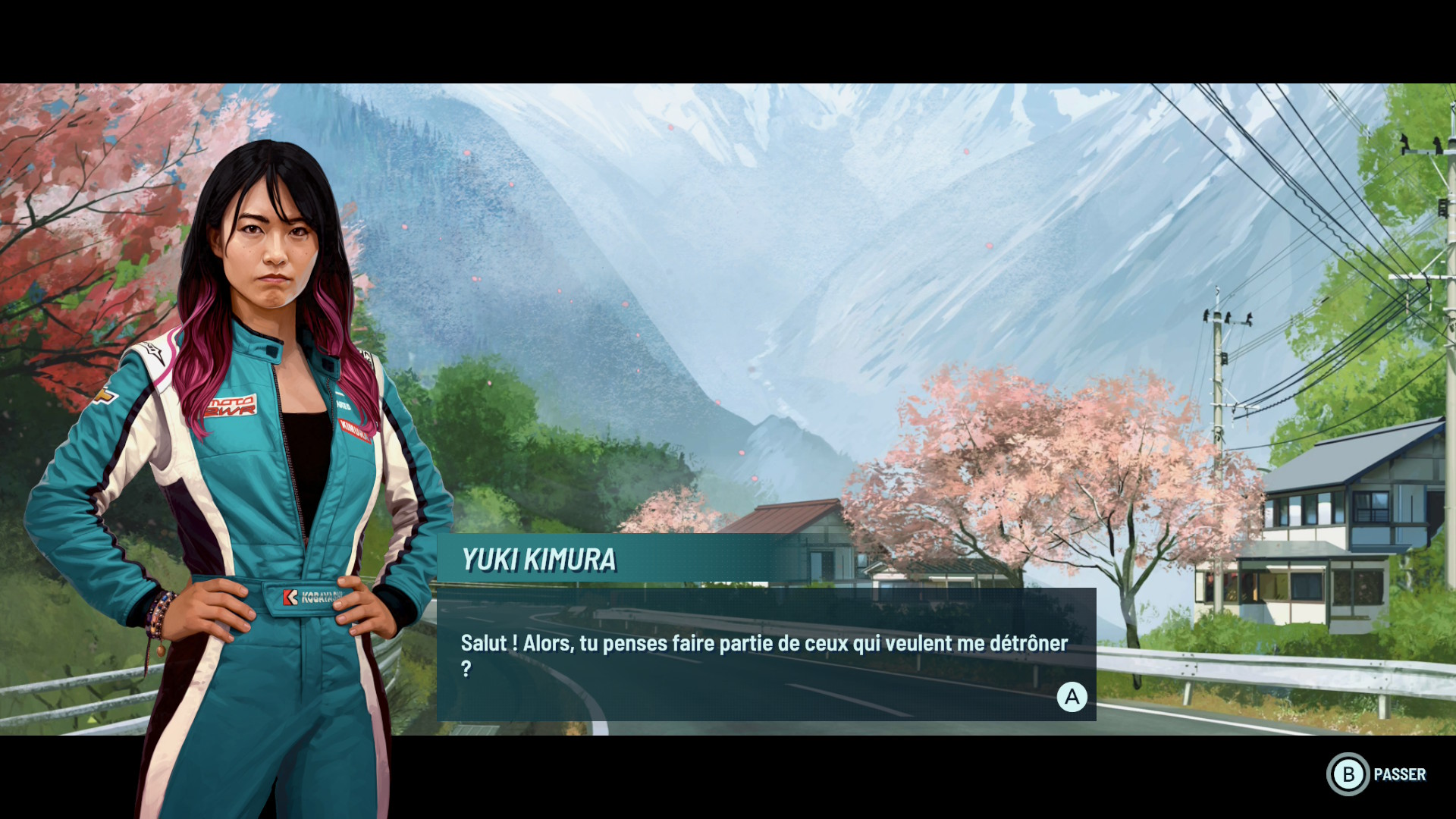1456x819 pixels.
Task: Skip the cutscene using the PASSER label
Action: (x=1399, y=774)
